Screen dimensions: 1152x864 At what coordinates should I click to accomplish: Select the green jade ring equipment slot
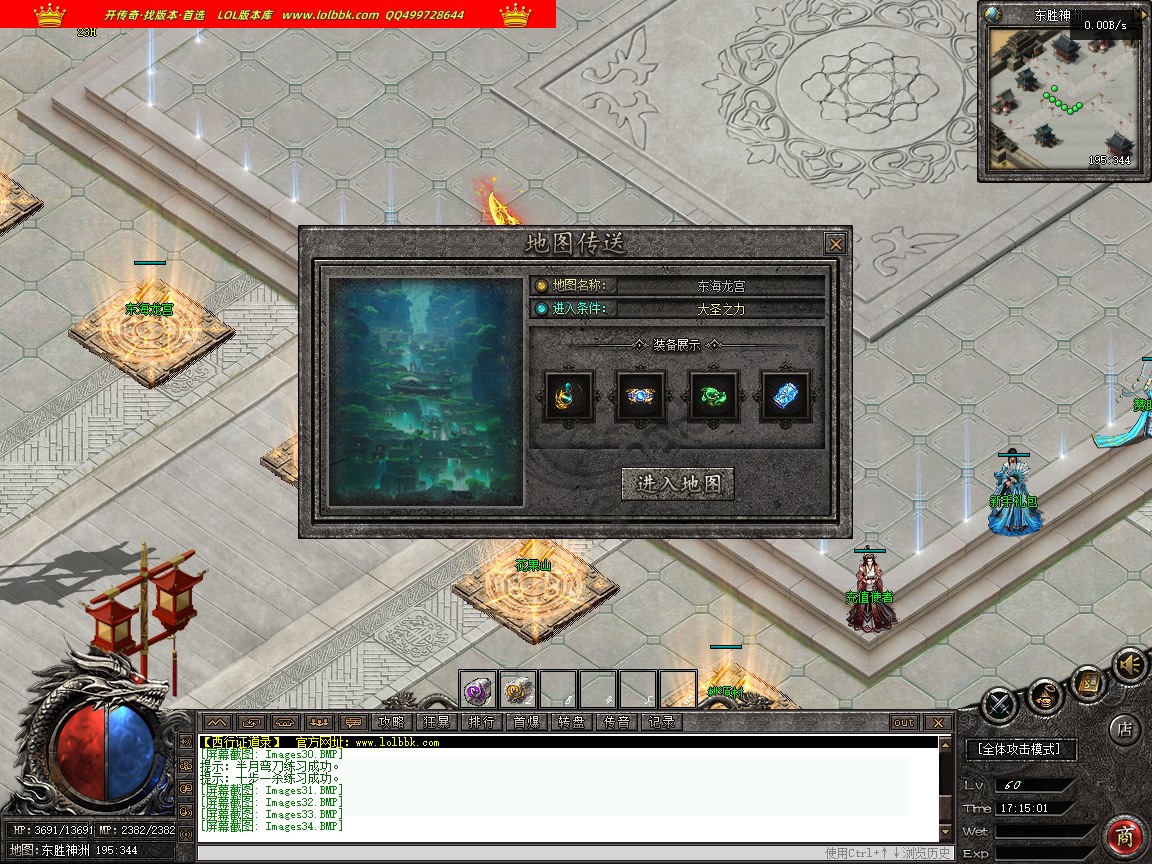coord(714,396)
